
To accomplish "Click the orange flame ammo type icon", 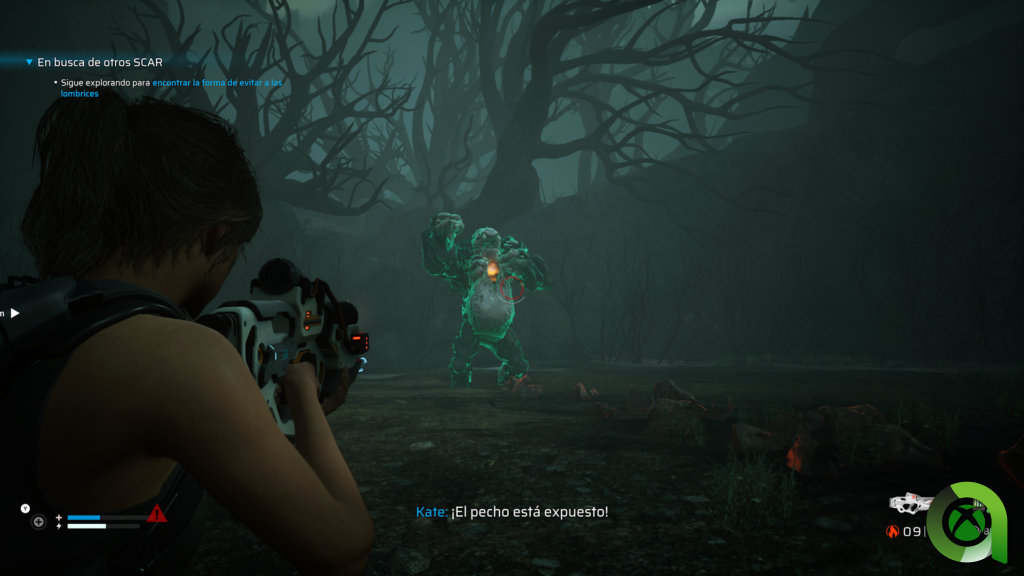I will [x=893, y=531].
